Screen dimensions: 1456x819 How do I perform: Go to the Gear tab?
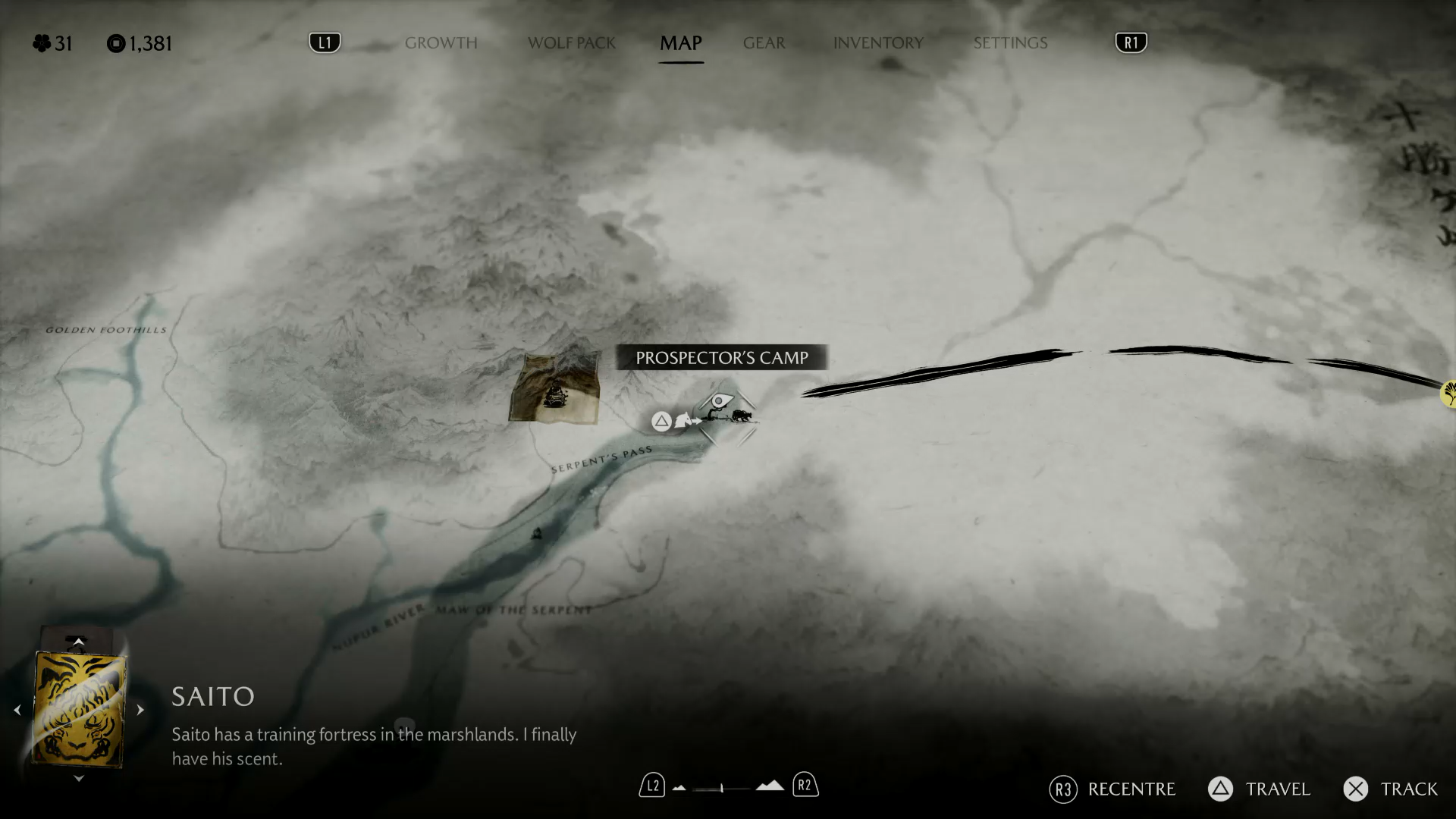point(764,43)
